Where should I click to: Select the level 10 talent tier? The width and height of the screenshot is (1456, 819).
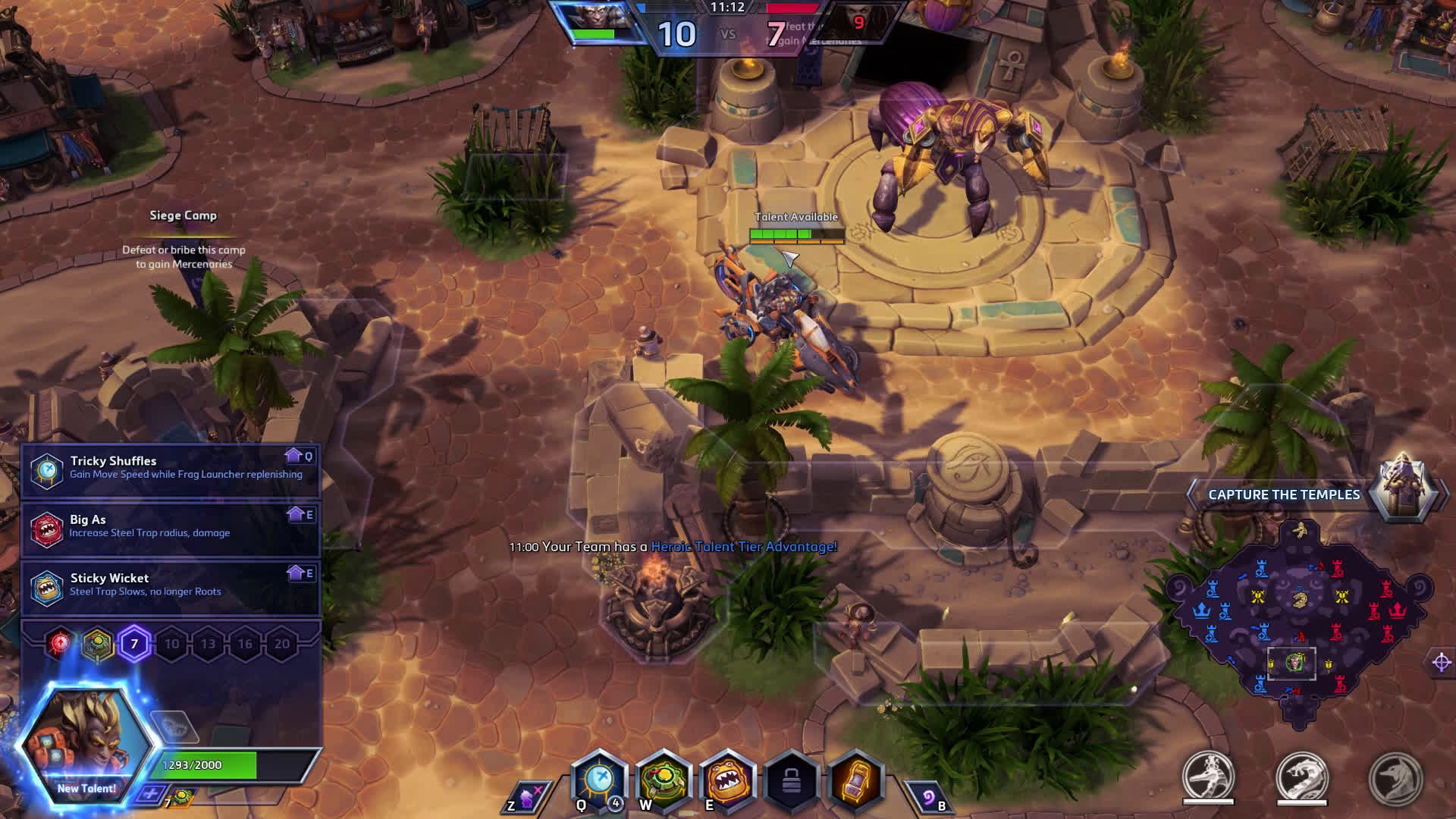172,644
